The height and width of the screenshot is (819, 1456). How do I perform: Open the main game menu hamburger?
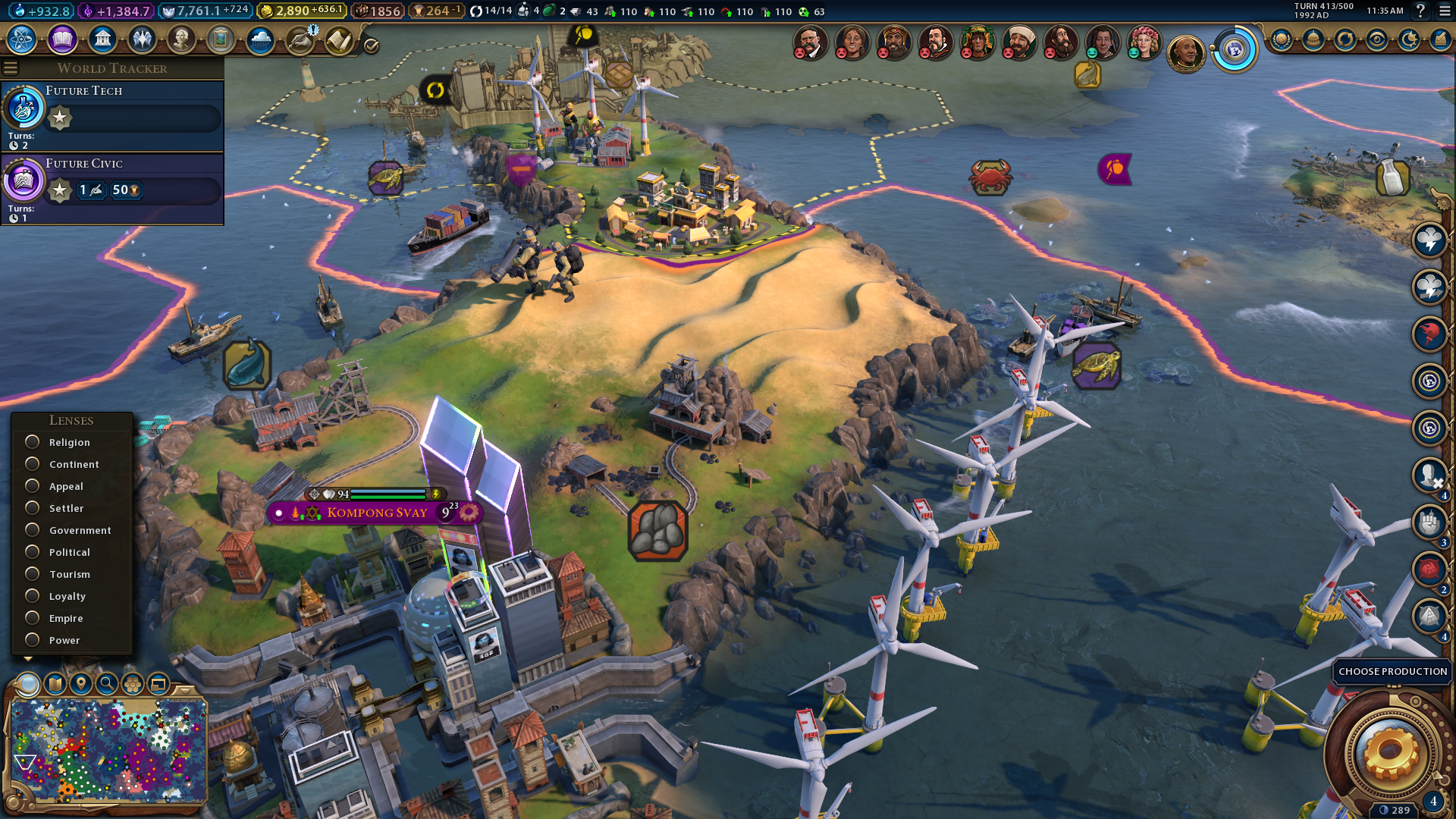1444,11
